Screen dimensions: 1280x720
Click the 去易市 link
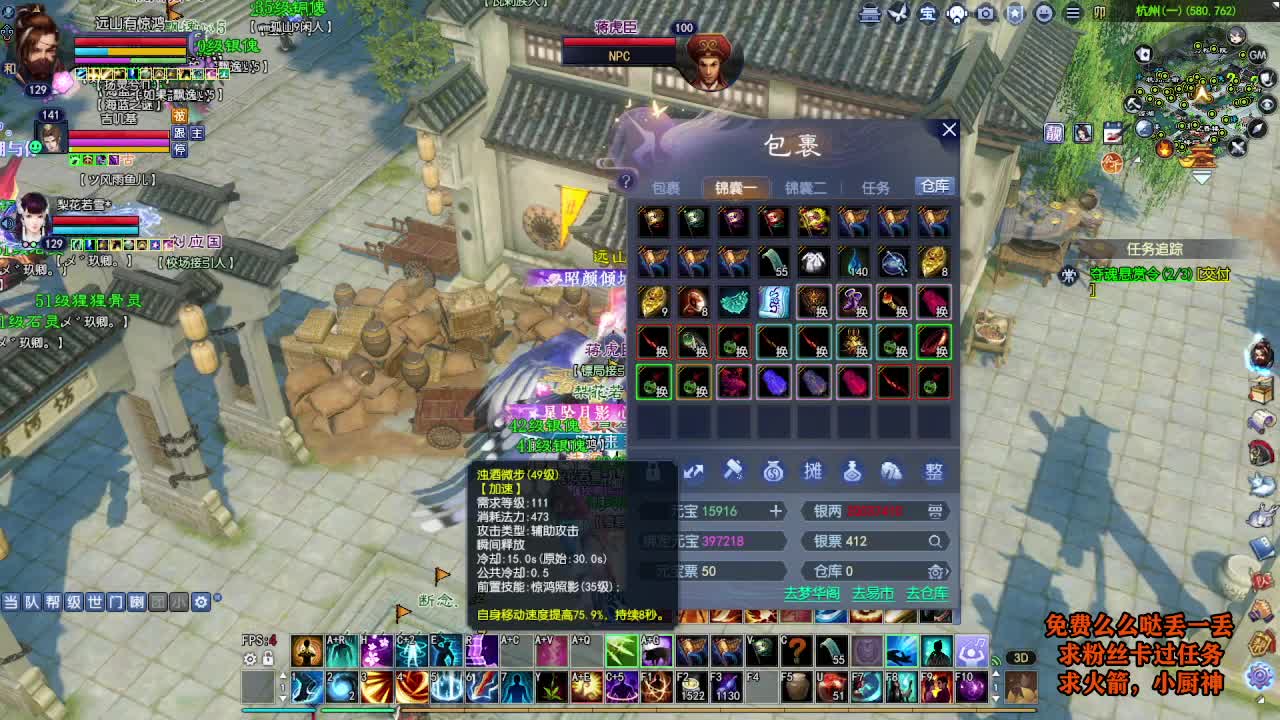(x=873, y=594)
